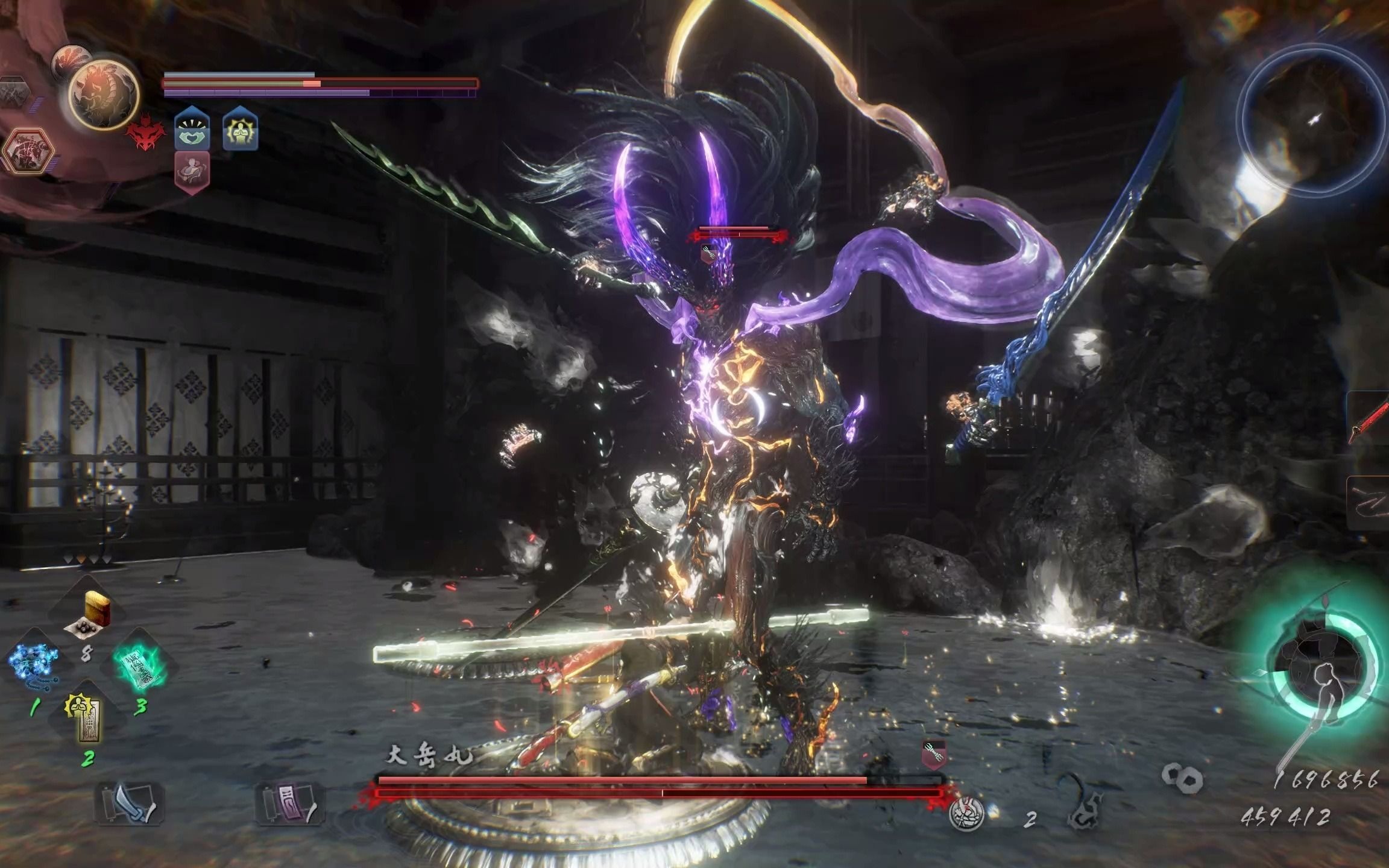1389x868 pixels.
Task: Click the boss debuff icon above health bar
Action: [x=933, y=755]
